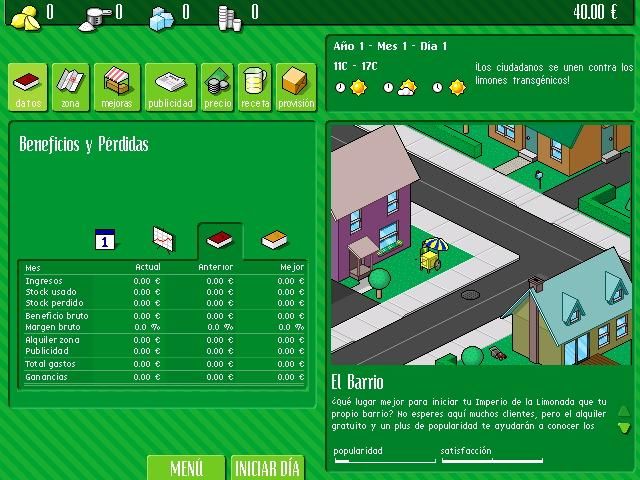Open the receta recipe section
The image size is (640, 480).
pos(254,88)
